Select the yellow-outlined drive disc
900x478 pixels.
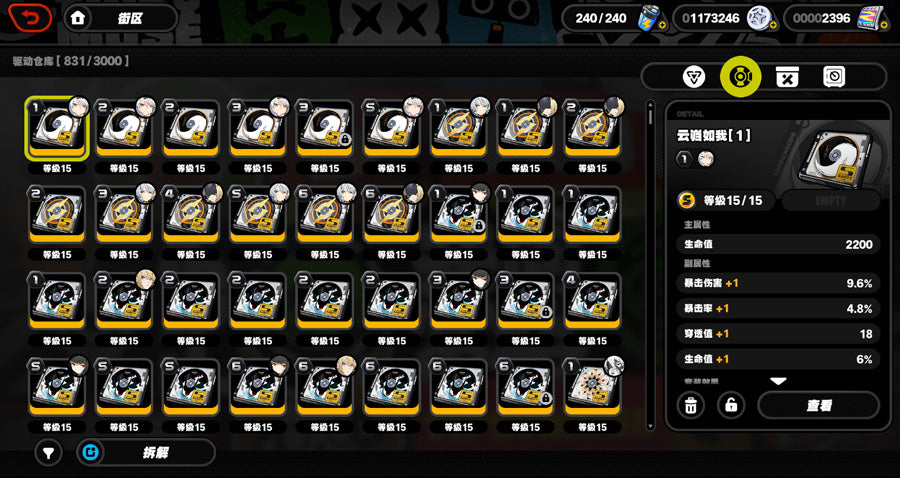pyautogui.click(x=56, y=130)
